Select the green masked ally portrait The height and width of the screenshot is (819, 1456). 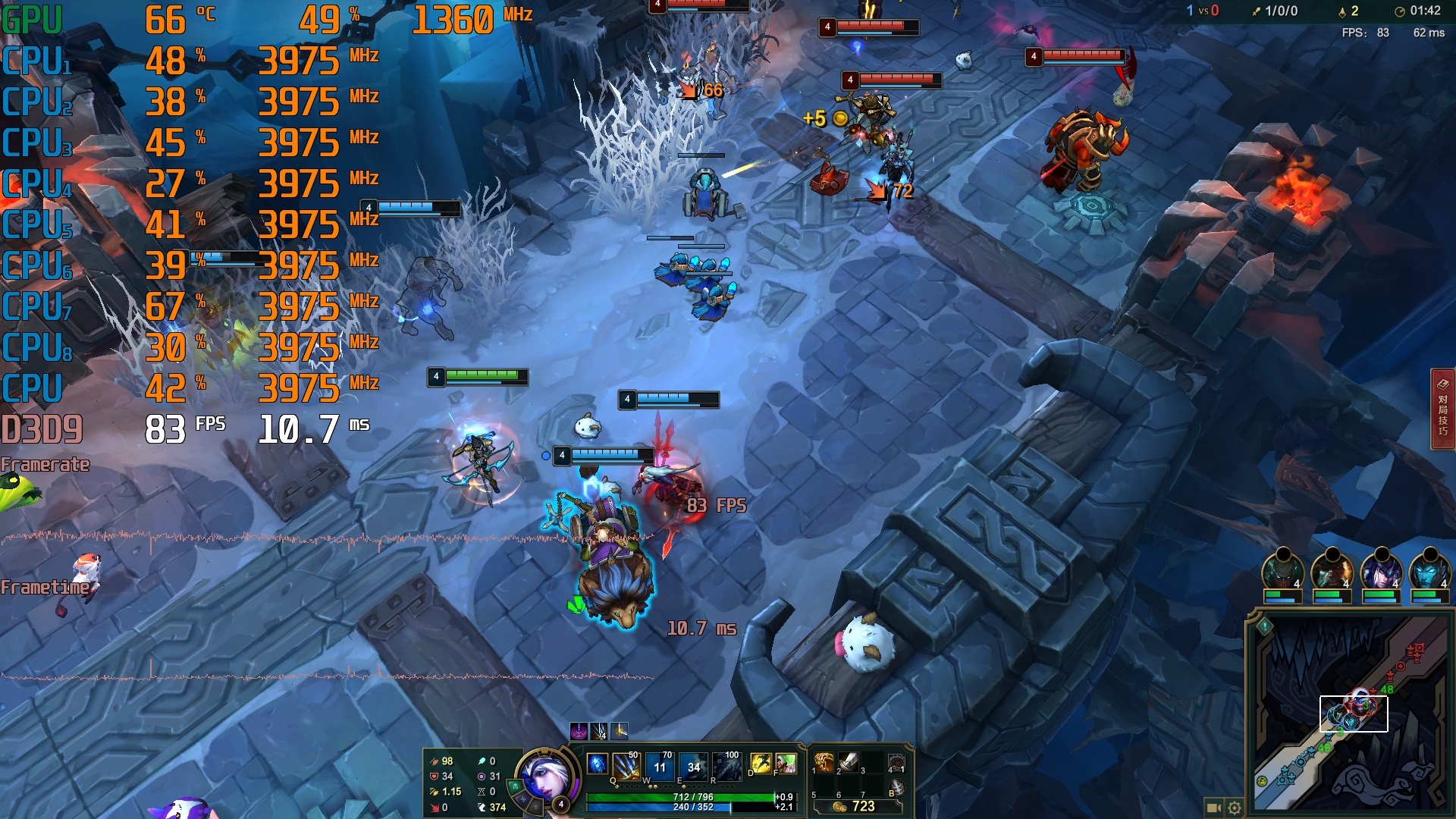(x=1282, y=571)
